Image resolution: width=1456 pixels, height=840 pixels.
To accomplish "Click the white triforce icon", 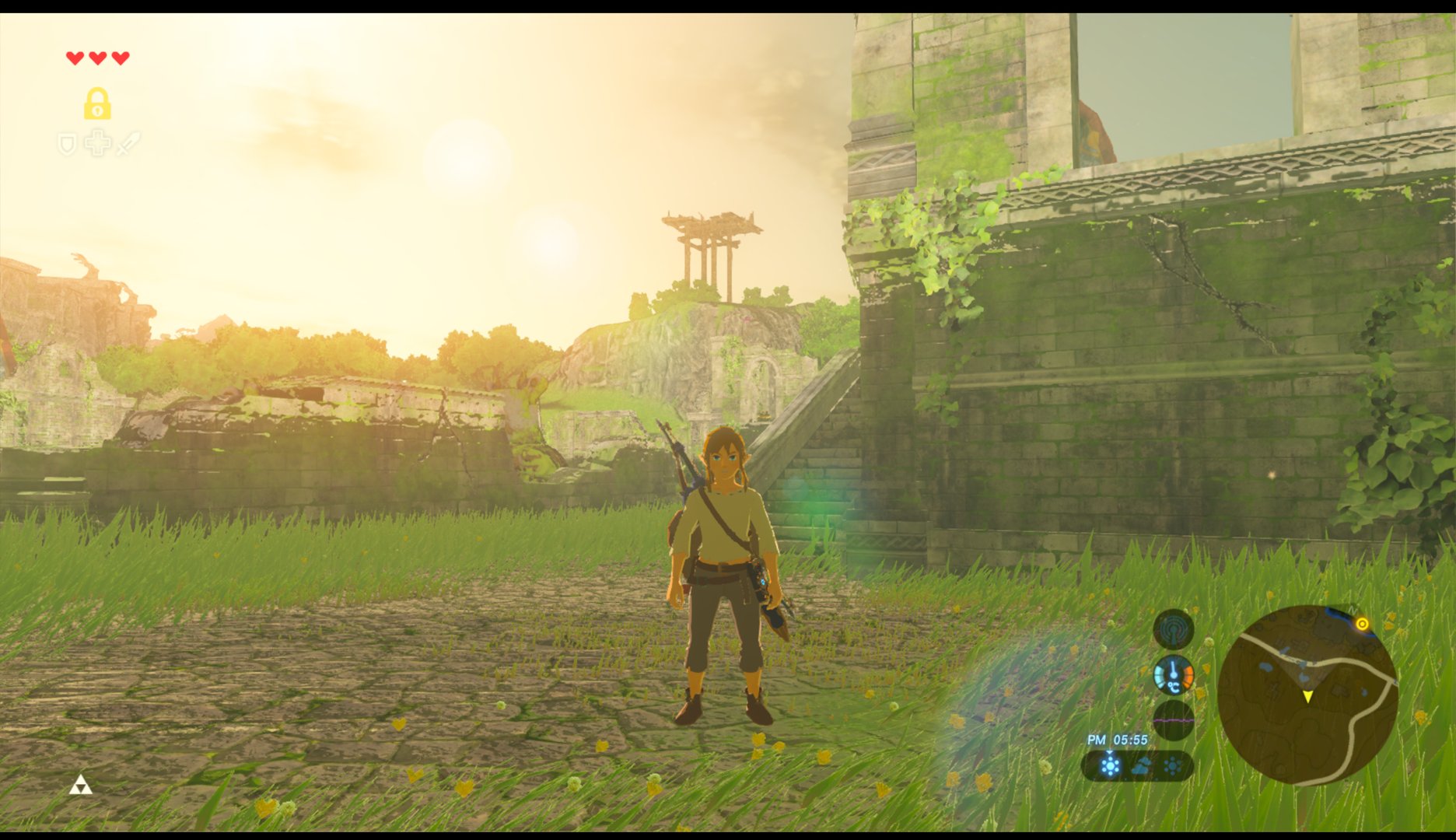I will [x=81, y=786].
